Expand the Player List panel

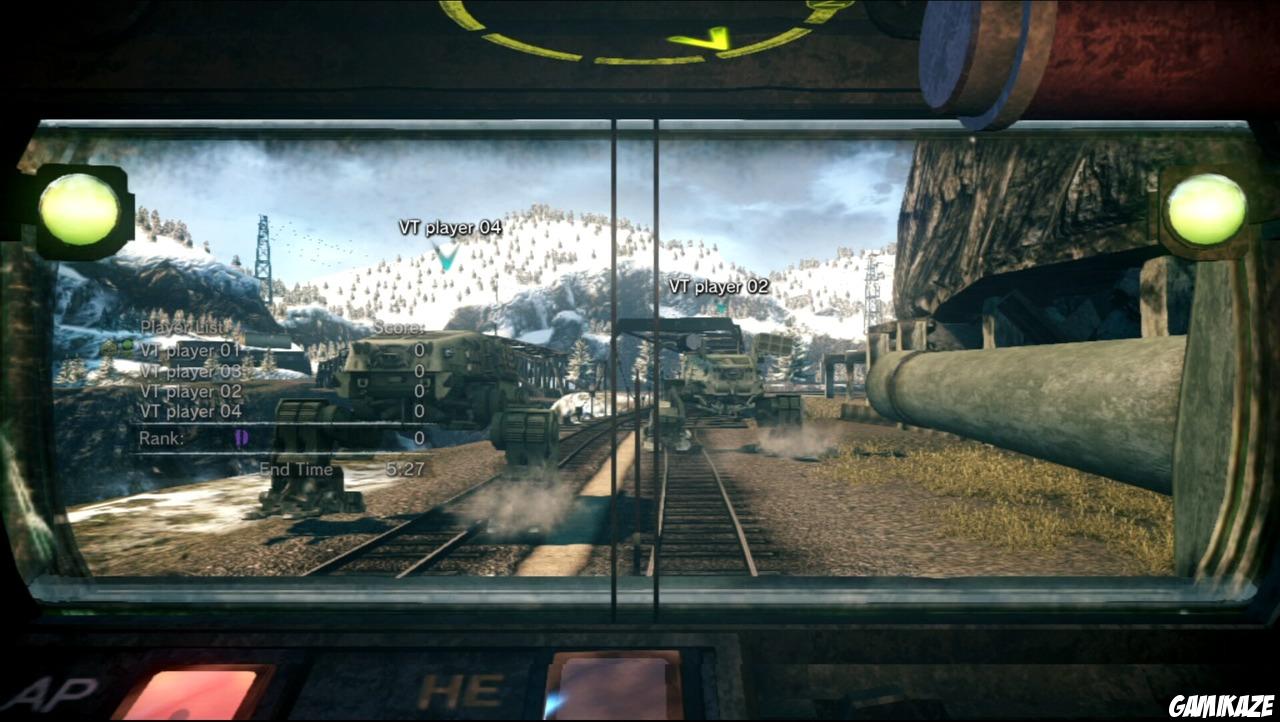click(183, 326)
